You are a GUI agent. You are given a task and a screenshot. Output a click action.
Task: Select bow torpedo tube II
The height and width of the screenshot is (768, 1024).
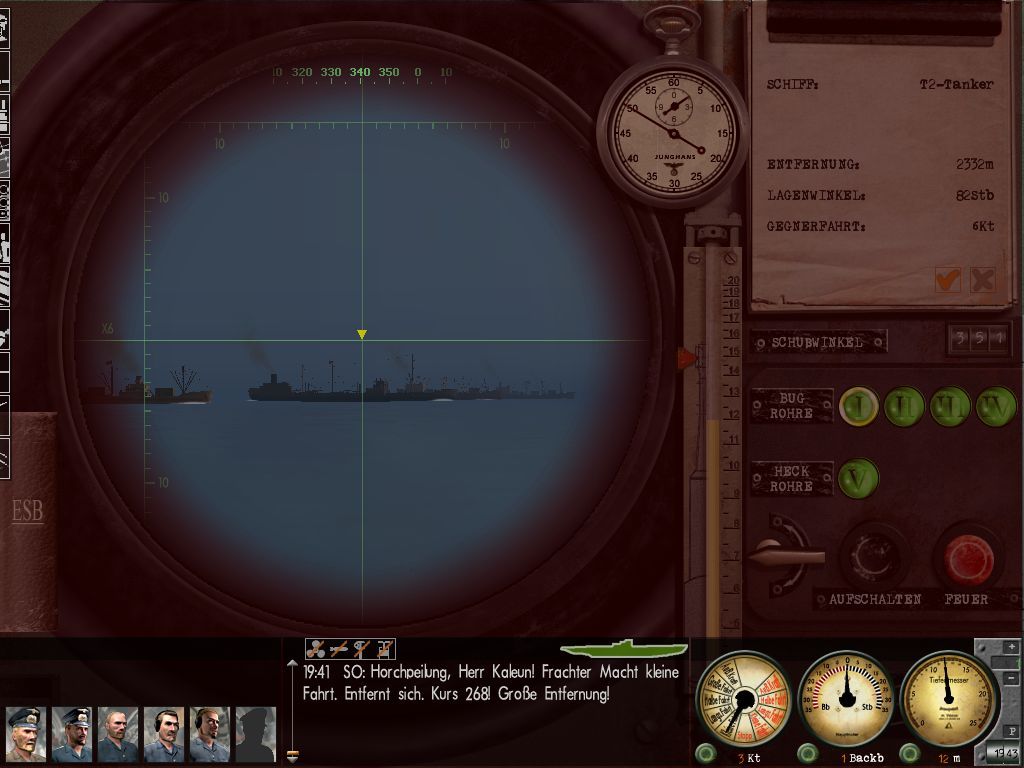pos(904,407)
